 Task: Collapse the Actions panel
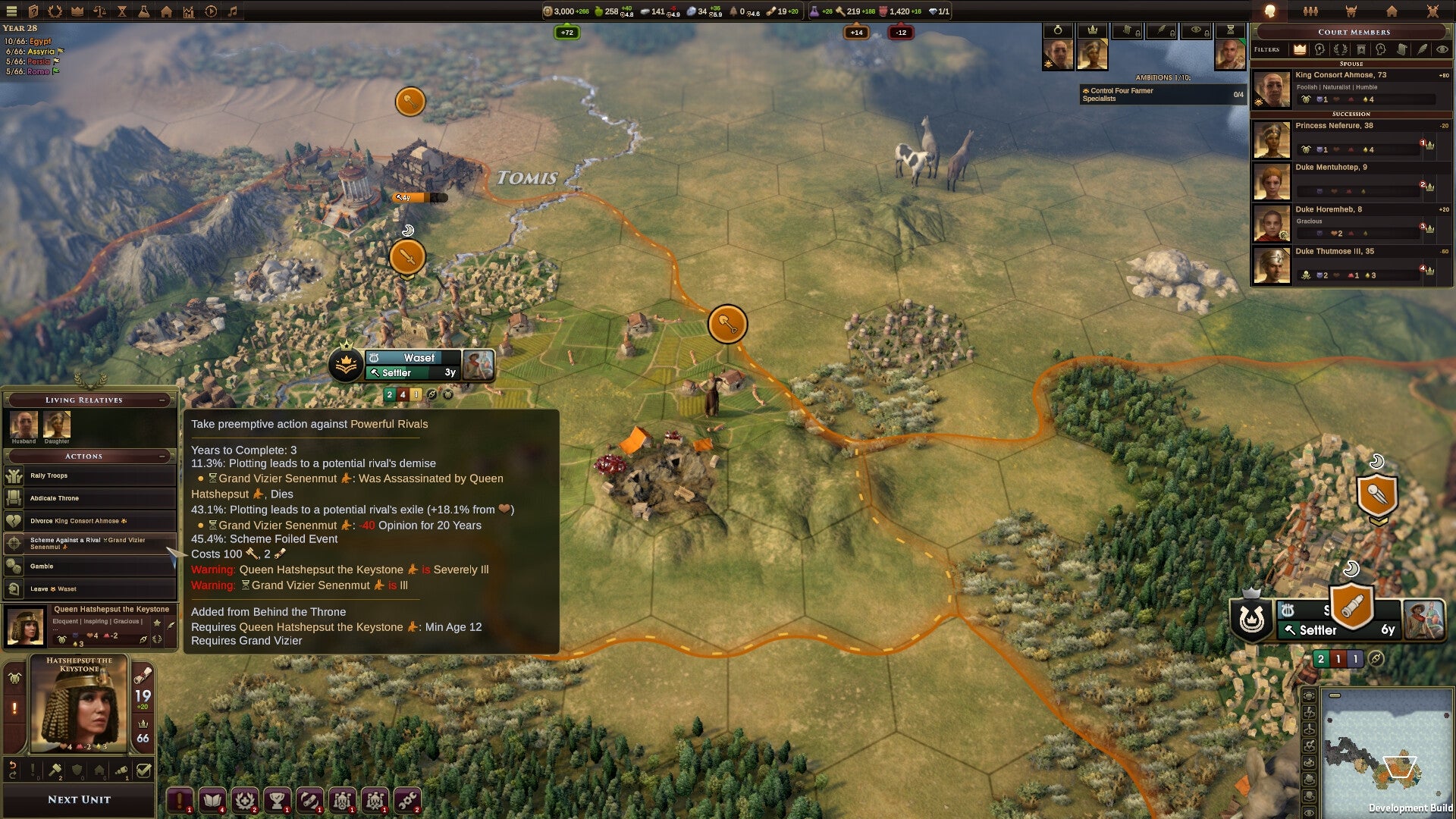pos(160,456)
